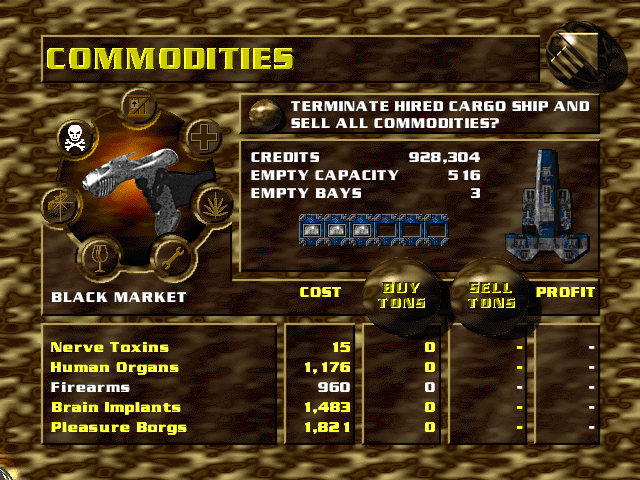The height and width of the screenshot is (480, 640).
Task: Select the Brain Implants commodity row
Action: click(117, 408)
